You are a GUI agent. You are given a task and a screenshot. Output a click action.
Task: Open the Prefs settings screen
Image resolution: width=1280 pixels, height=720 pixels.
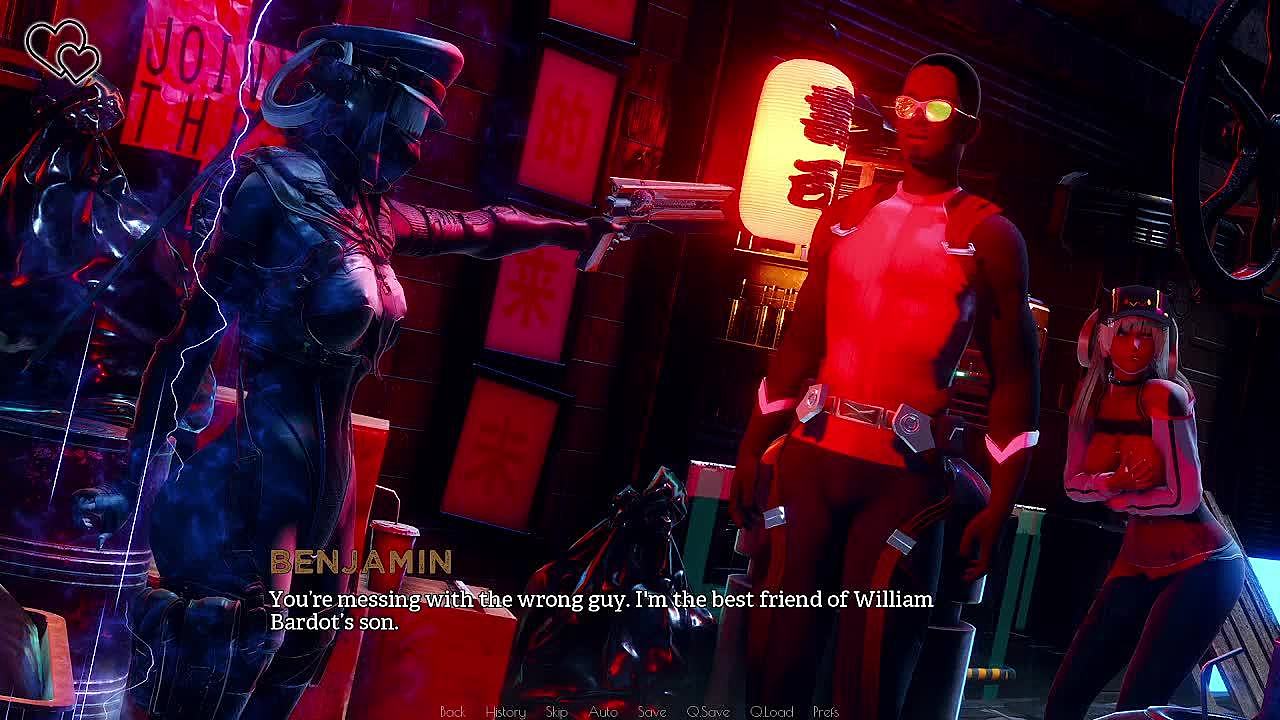[826, 712]
